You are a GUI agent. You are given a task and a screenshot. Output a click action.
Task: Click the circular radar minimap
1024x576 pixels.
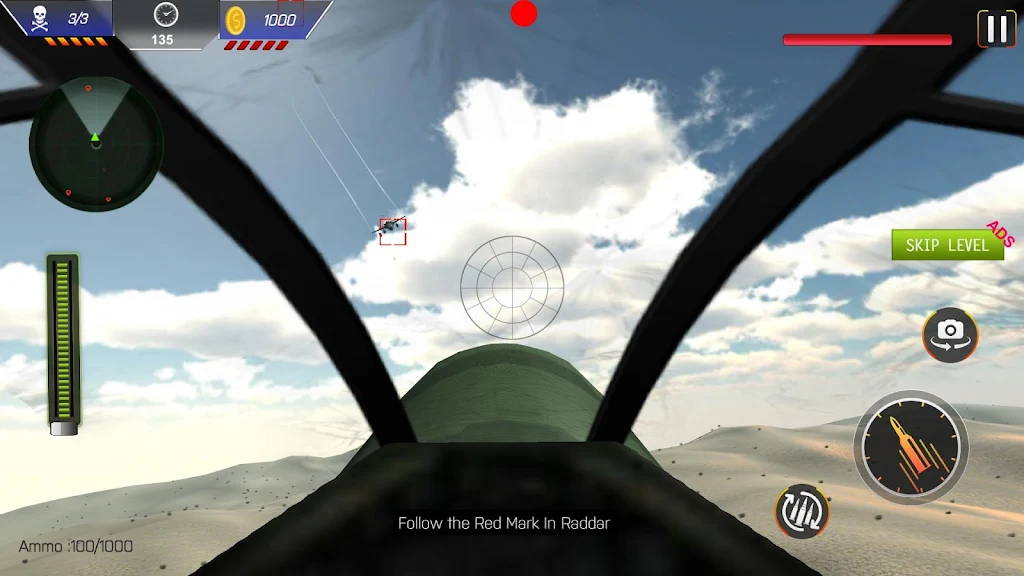click(96, 144)
